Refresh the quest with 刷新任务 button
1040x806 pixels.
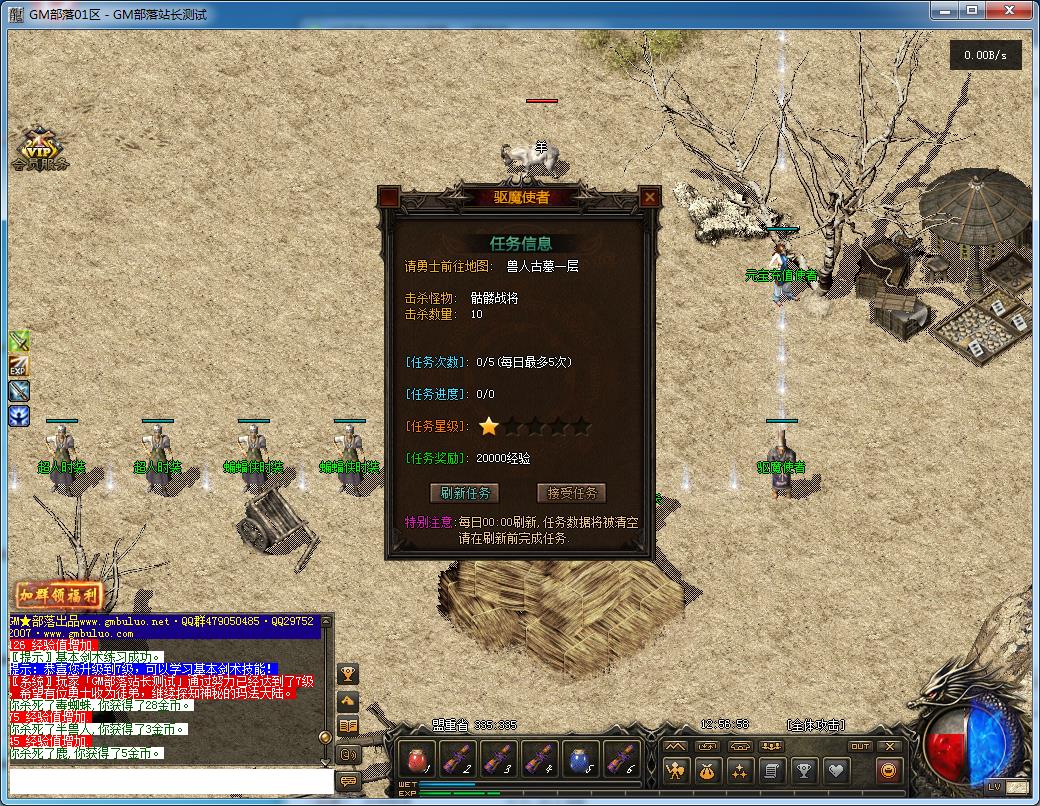pos(463,493)
